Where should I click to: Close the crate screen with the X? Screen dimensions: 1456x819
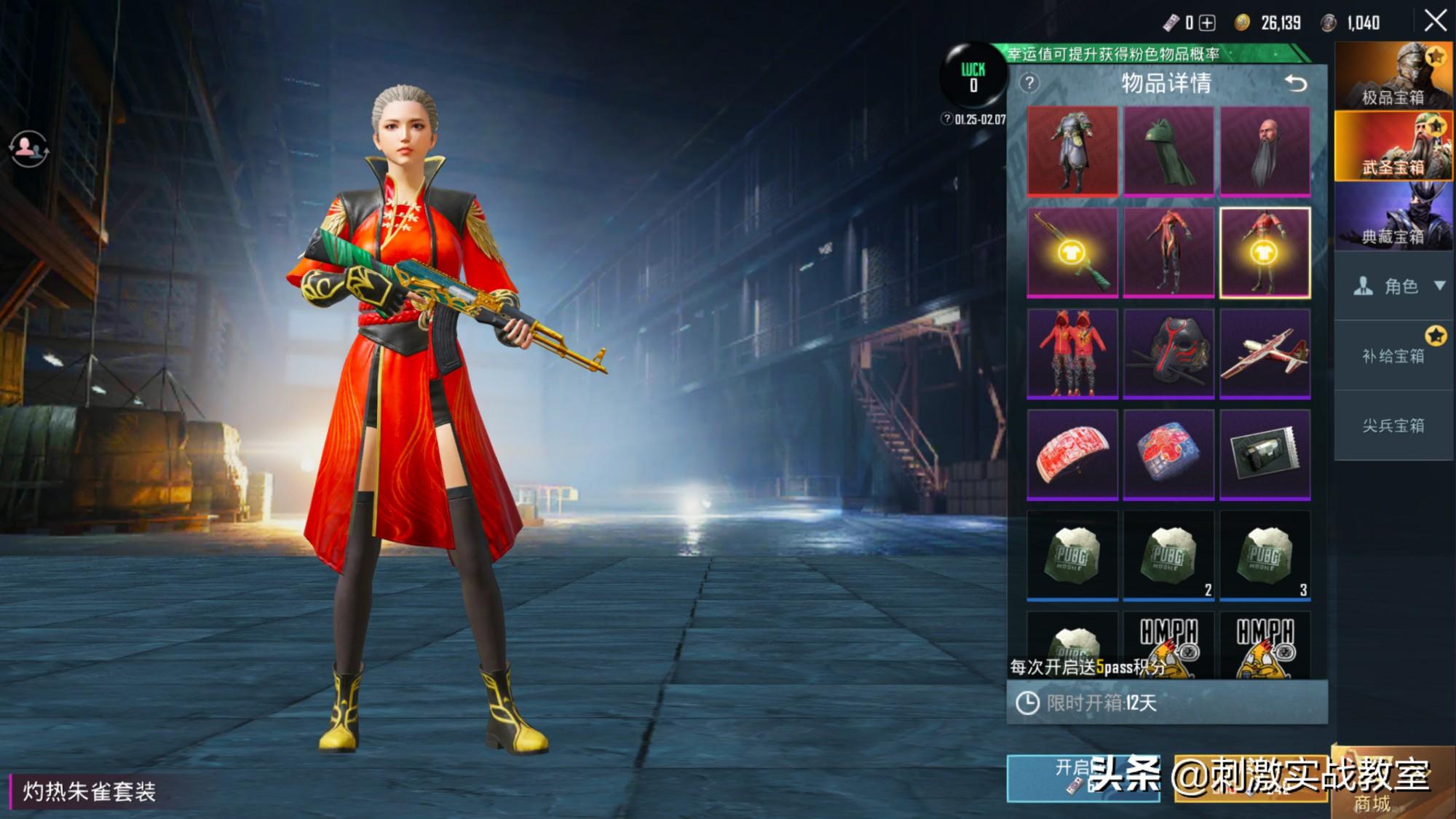pyautogui.click(x=1435, y=20)
